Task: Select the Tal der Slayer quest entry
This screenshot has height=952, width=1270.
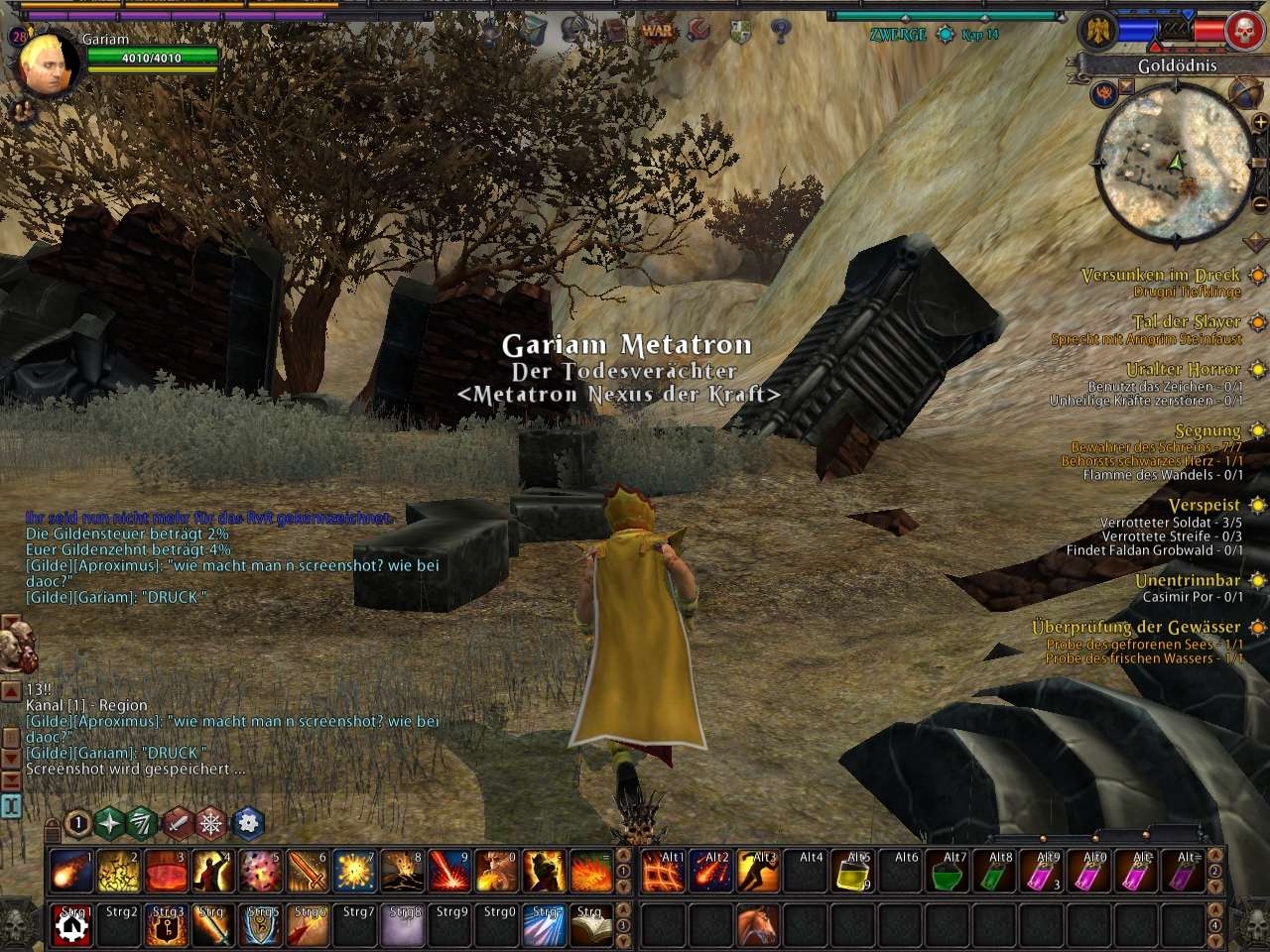Action: pos(1187,321)
